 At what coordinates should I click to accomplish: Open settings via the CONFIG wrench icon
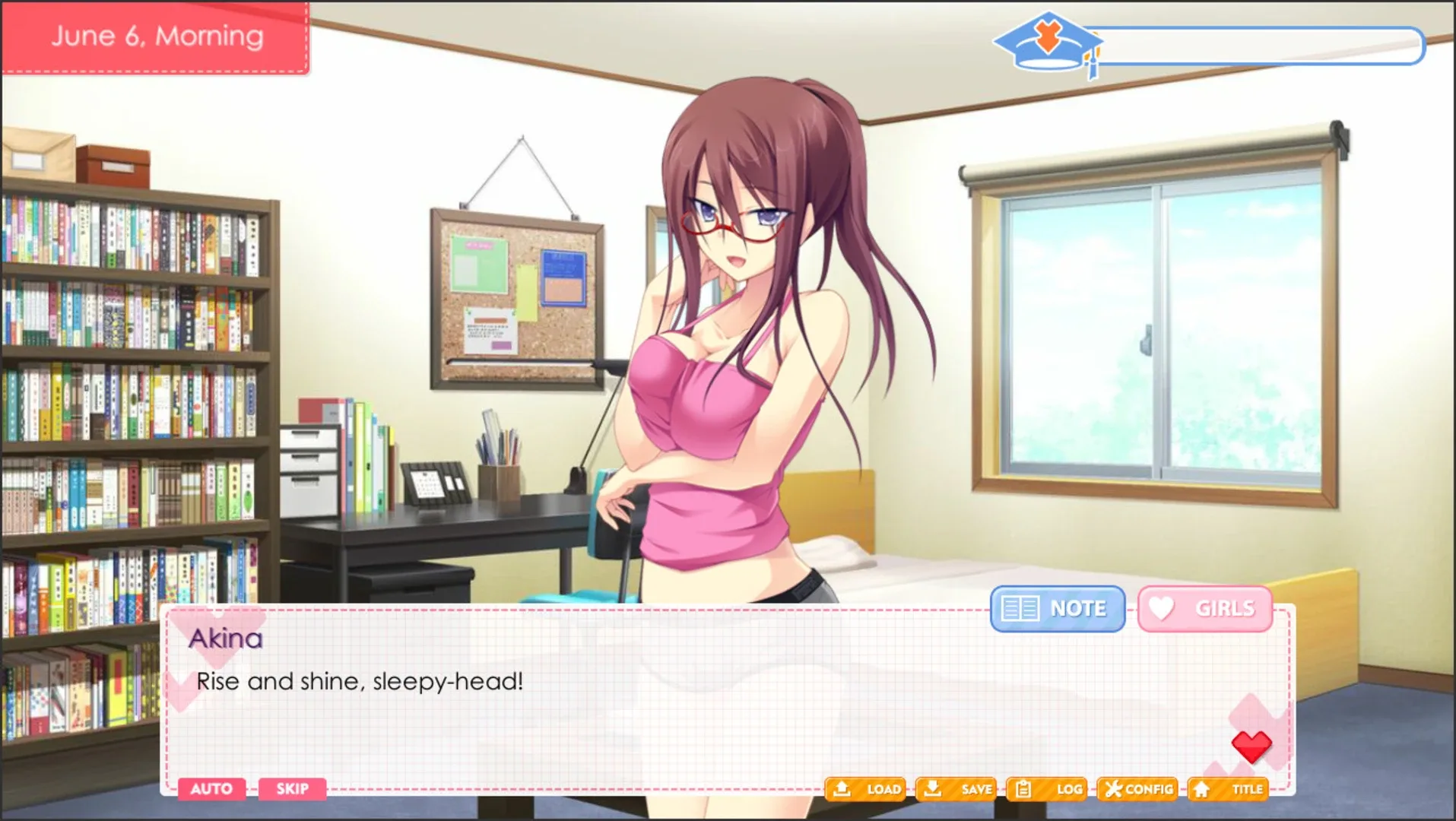(1113, 789)
